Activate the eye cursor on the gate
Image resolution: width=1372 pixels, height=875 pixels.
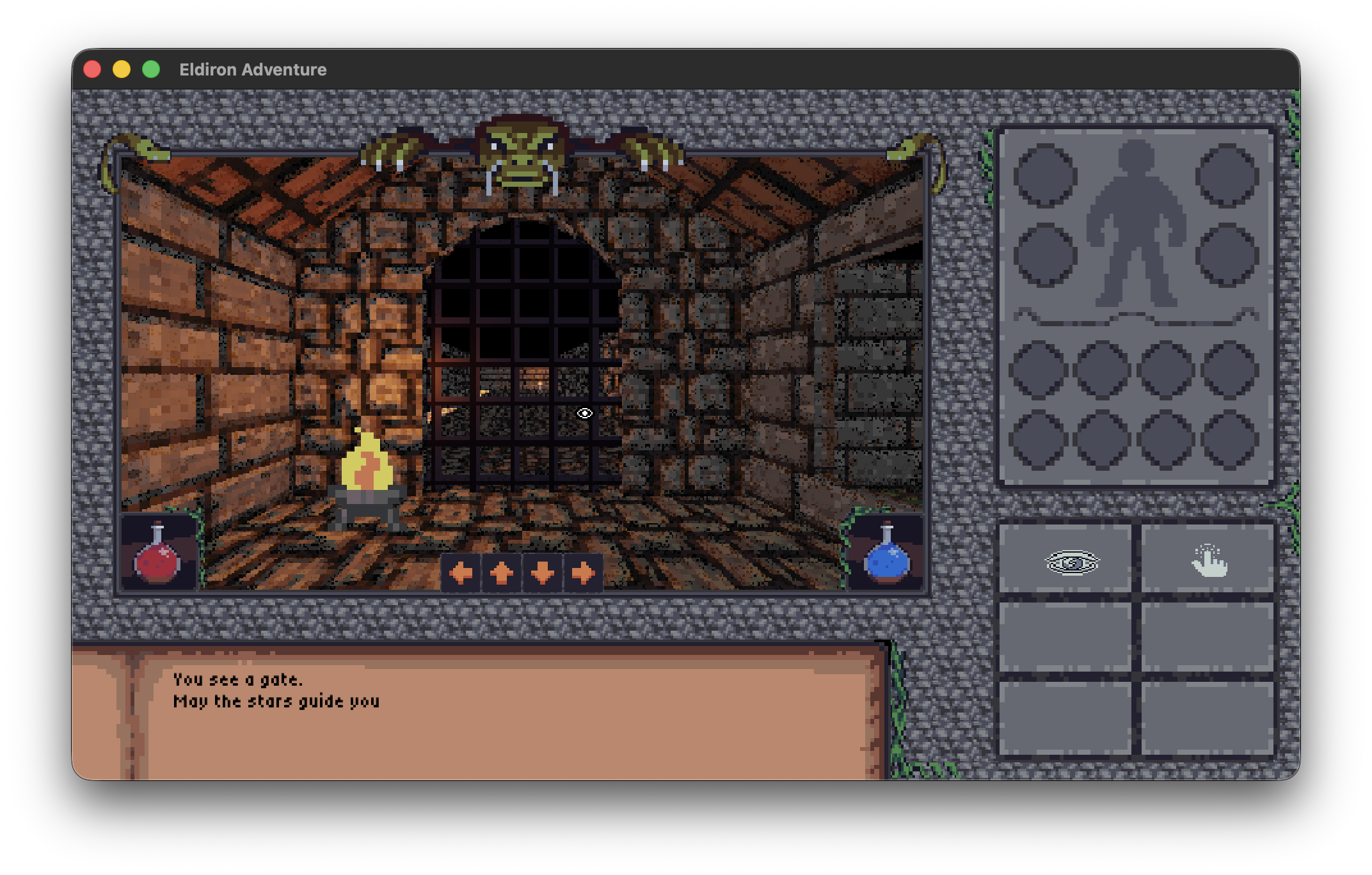pos(584,413)
